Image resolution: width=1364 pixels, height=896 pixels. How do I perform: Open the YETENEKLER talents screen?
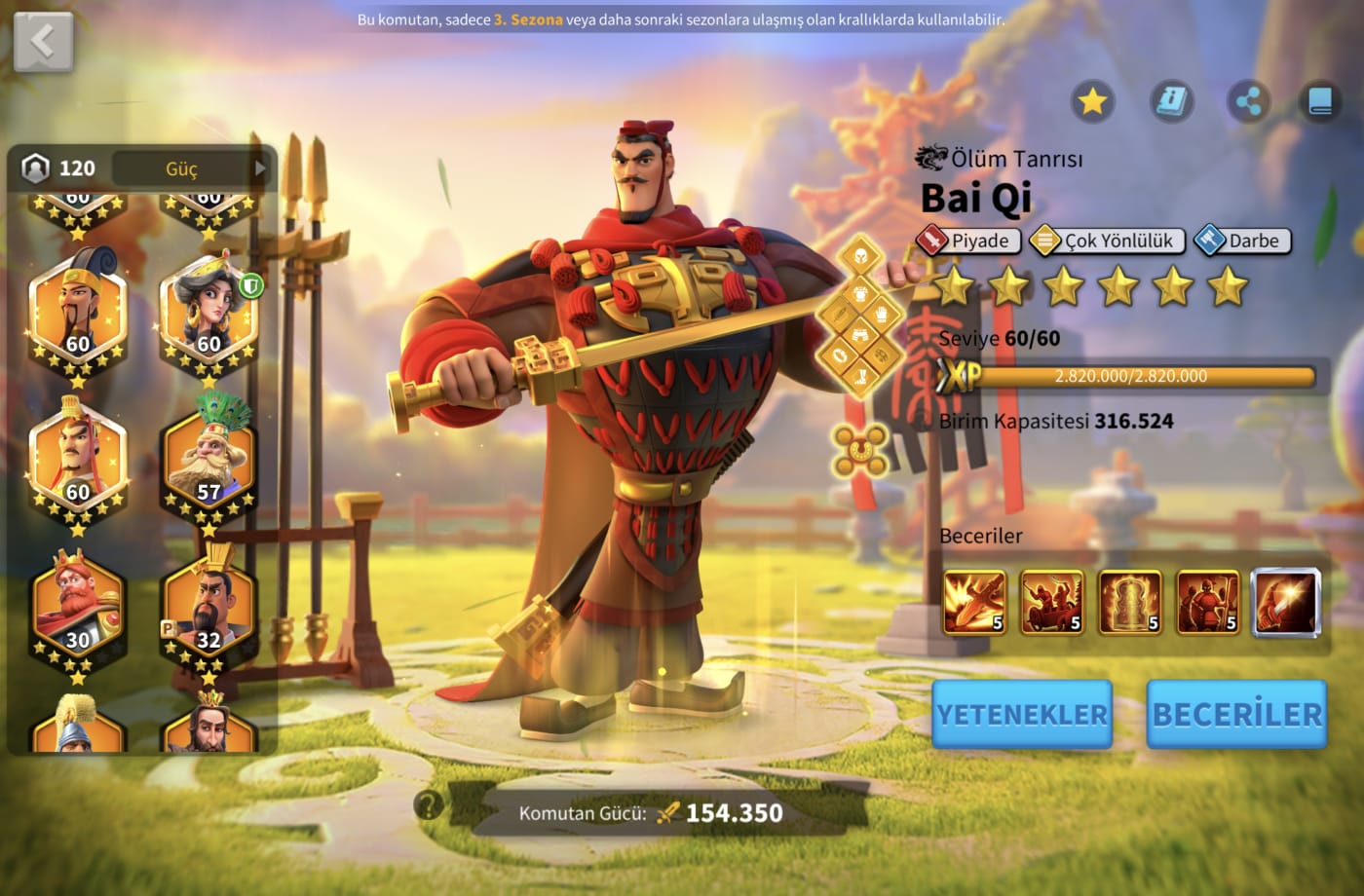1021,715
